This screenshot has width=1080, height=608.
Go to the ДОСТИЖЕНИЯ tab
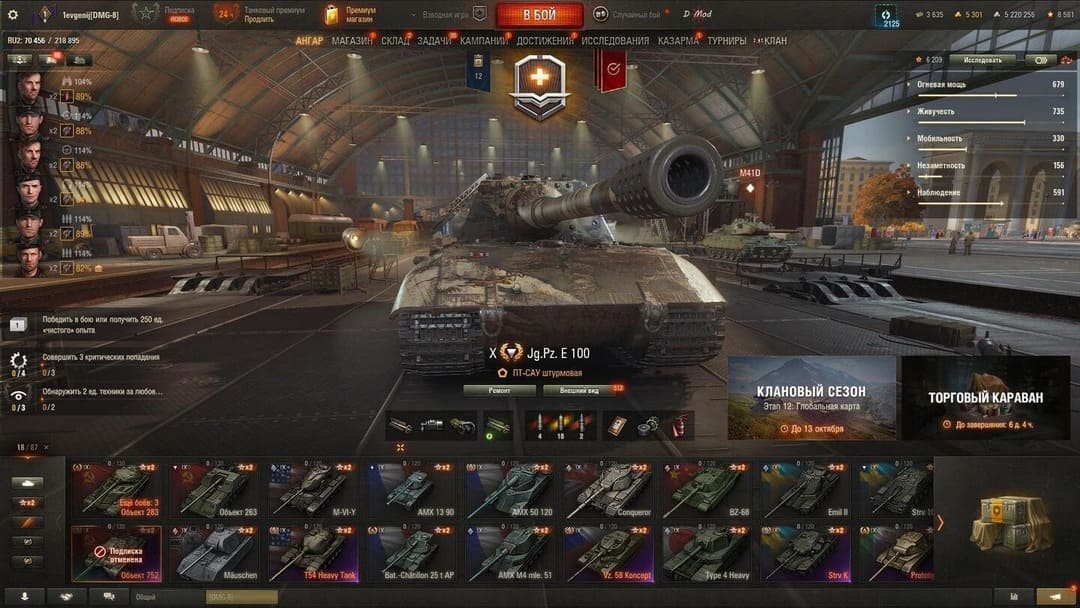(545, 41)
